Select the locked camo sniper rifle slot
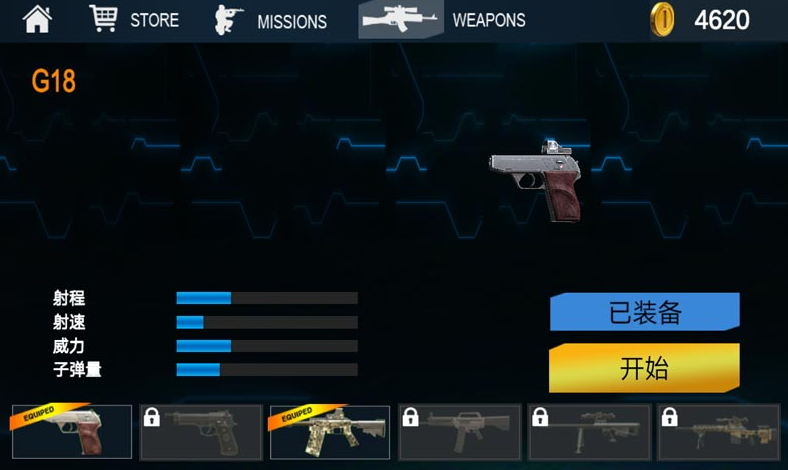Viewport: 788px width, 470px height. coord(718,432)
